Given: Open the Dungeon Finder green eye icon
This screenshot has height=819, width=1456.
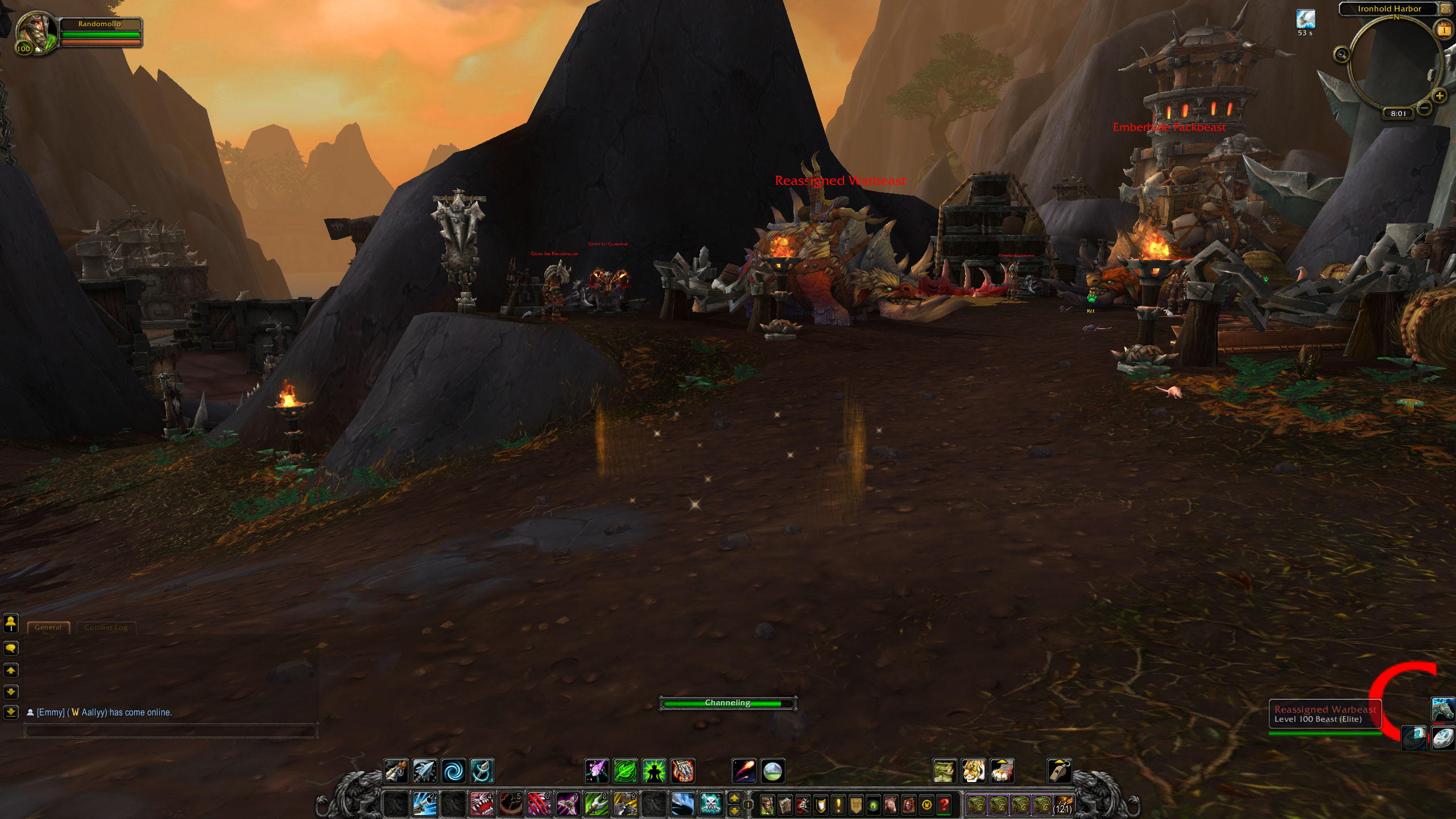Looking at the screenshot, I should pyautogui.click(x=874, y=805).
